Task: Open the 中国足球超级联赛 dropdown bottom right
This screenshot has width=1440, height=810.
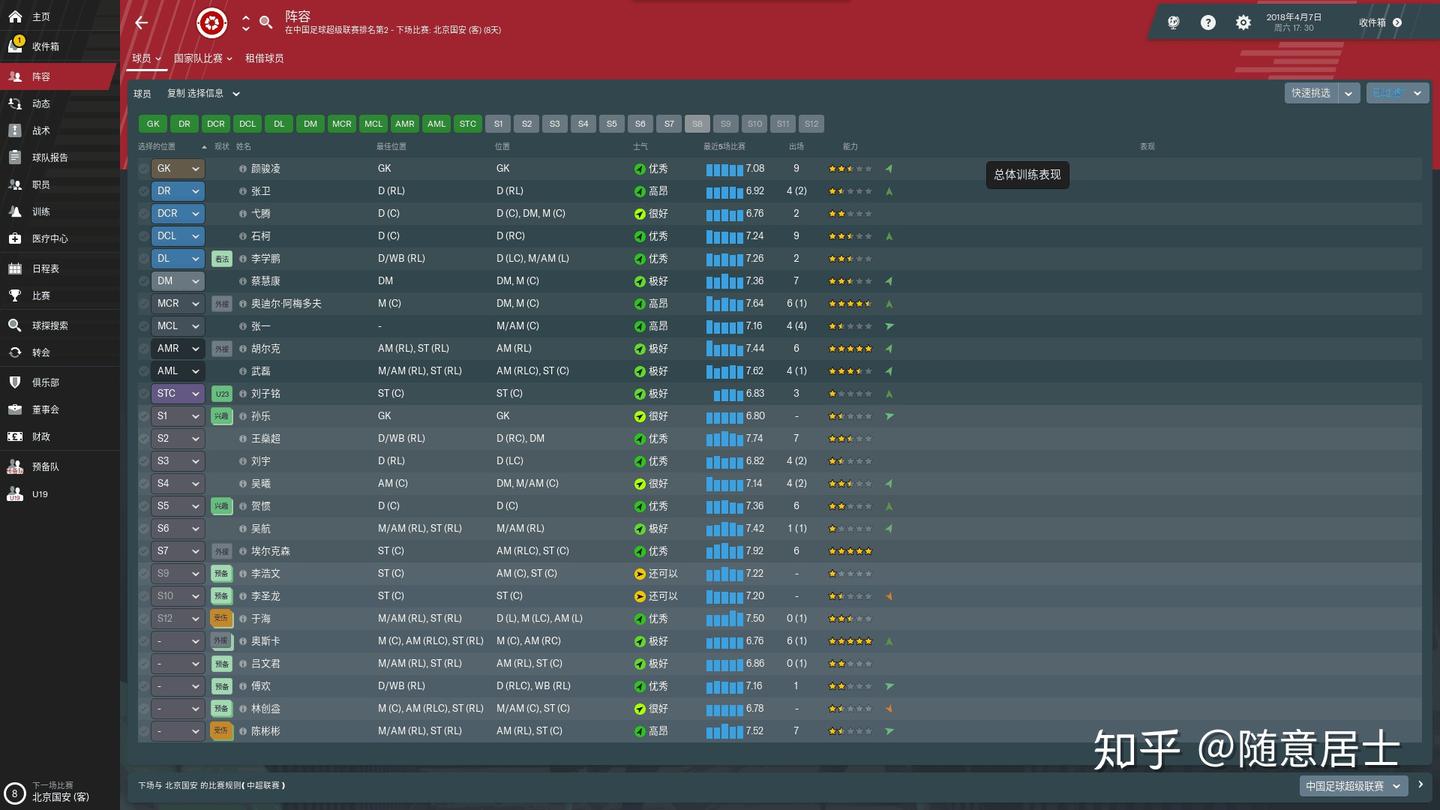Action: click(1349, 785)
